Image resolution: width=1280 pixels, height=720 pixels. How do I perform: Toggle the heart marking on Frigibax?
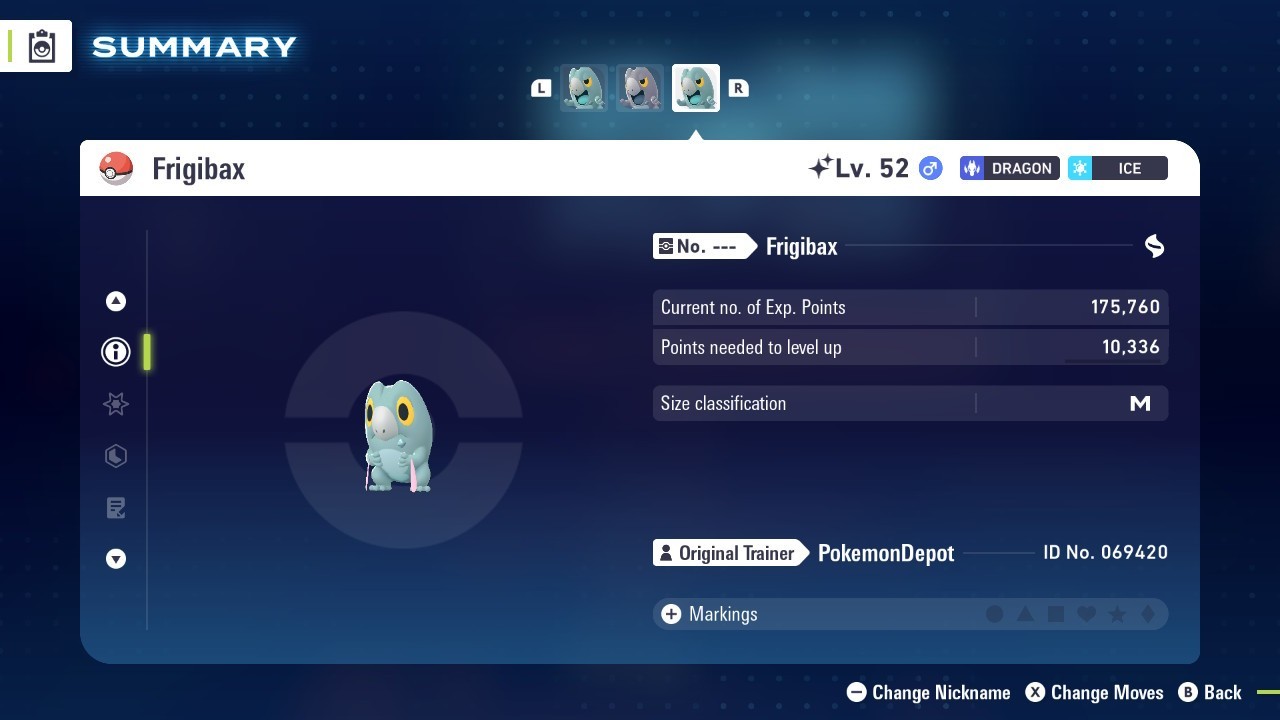(x=1086, y=613)
